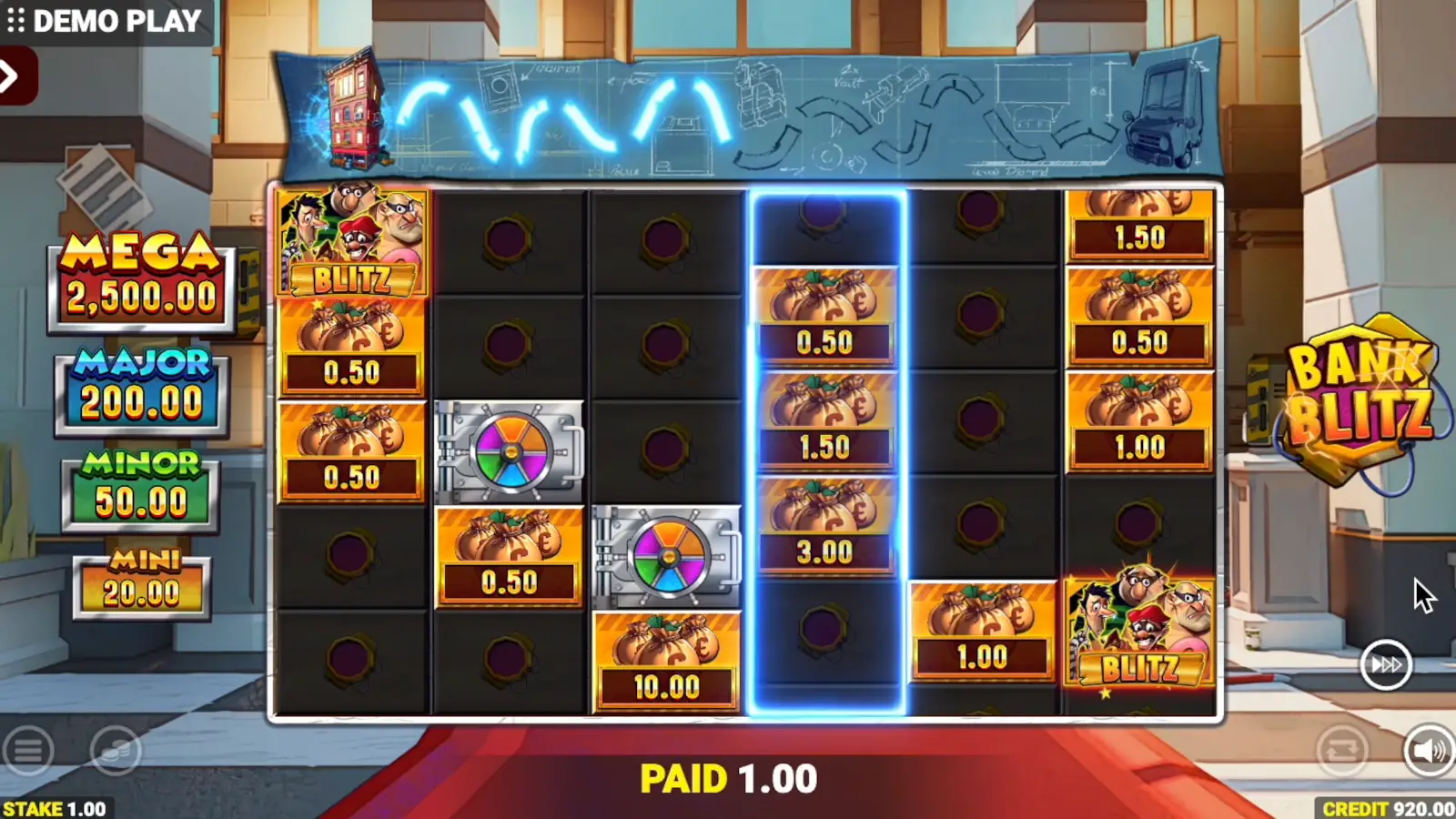The width and height of the screenshot is (1456, 819).
Task: Click the PAID 1.00 win bar
Action: click(728, 778)
